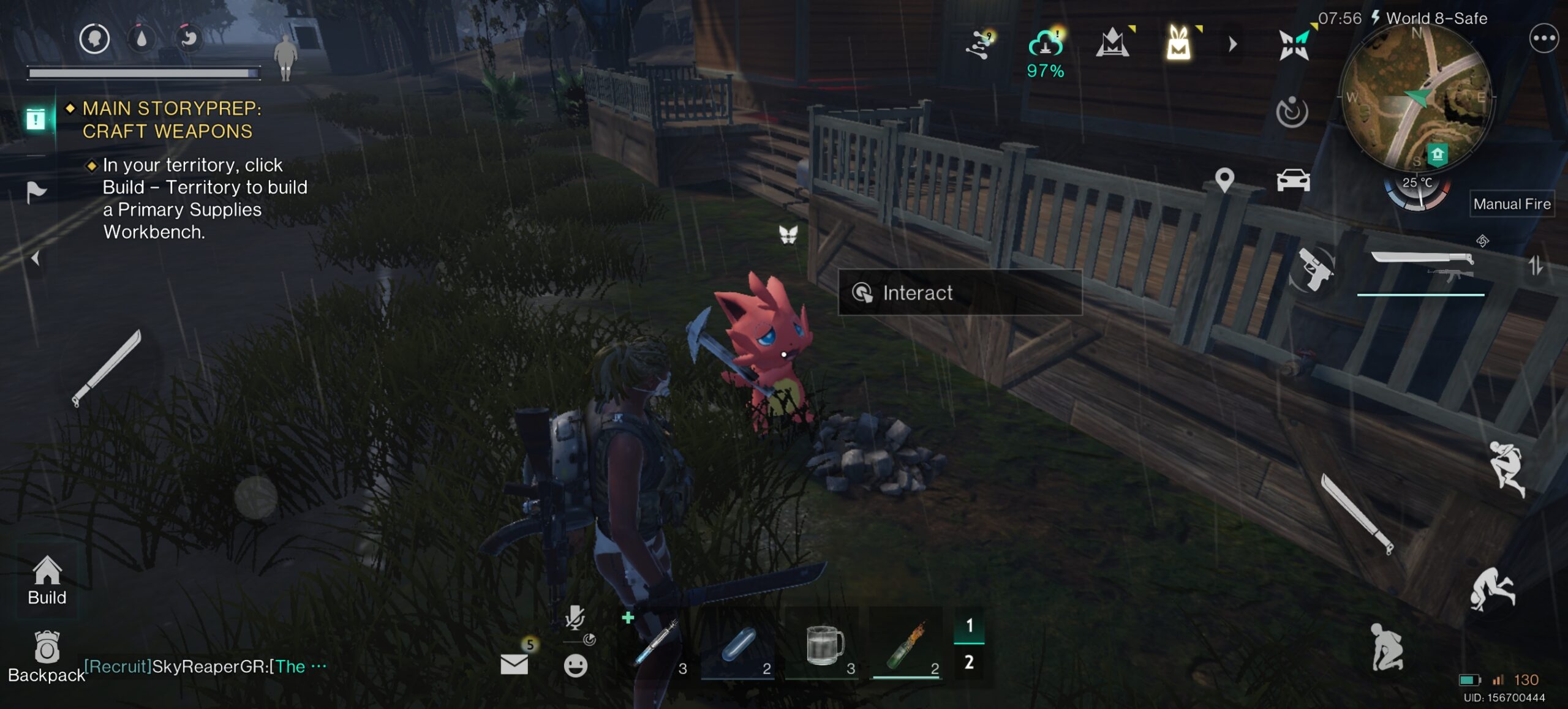The width and height of the screenshot is (1568, 709).
Task: Switch to hotbar page 2
Action: (x=969, y=662)
